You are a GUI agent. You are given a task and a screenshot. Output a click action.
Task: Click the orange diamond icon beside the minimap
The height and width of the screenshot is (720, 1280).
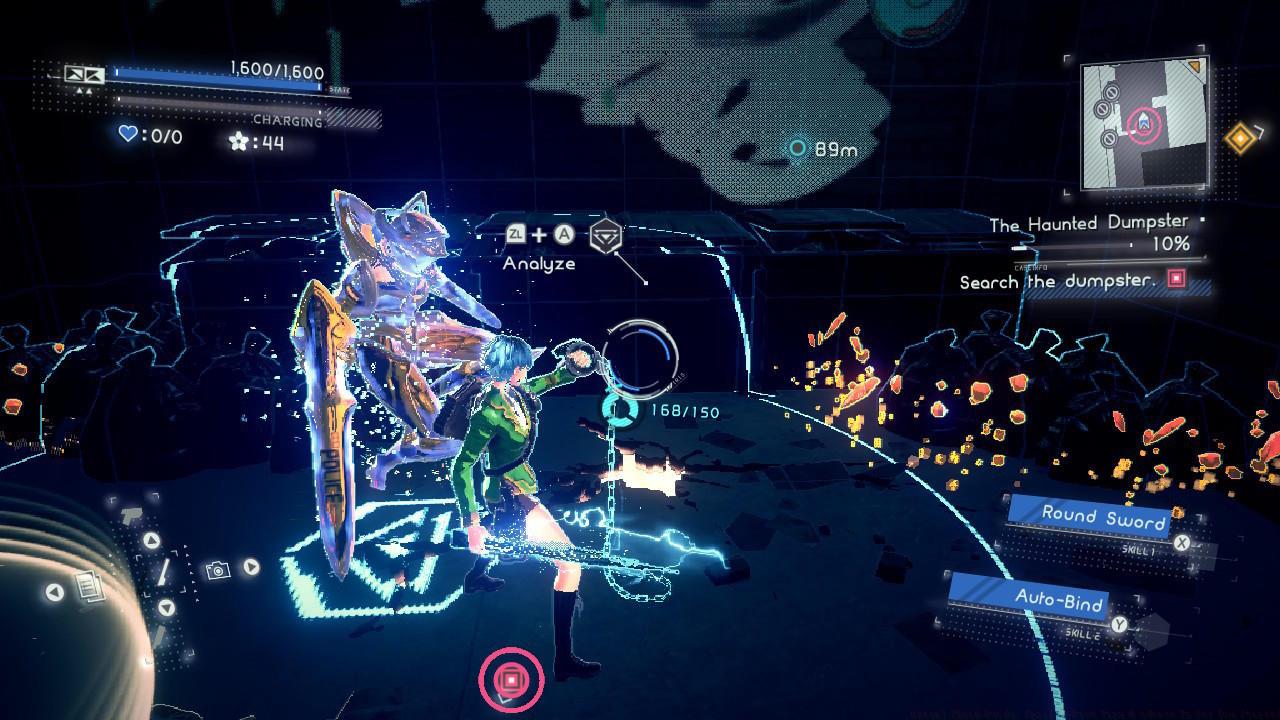click(x=1241, y=139)
